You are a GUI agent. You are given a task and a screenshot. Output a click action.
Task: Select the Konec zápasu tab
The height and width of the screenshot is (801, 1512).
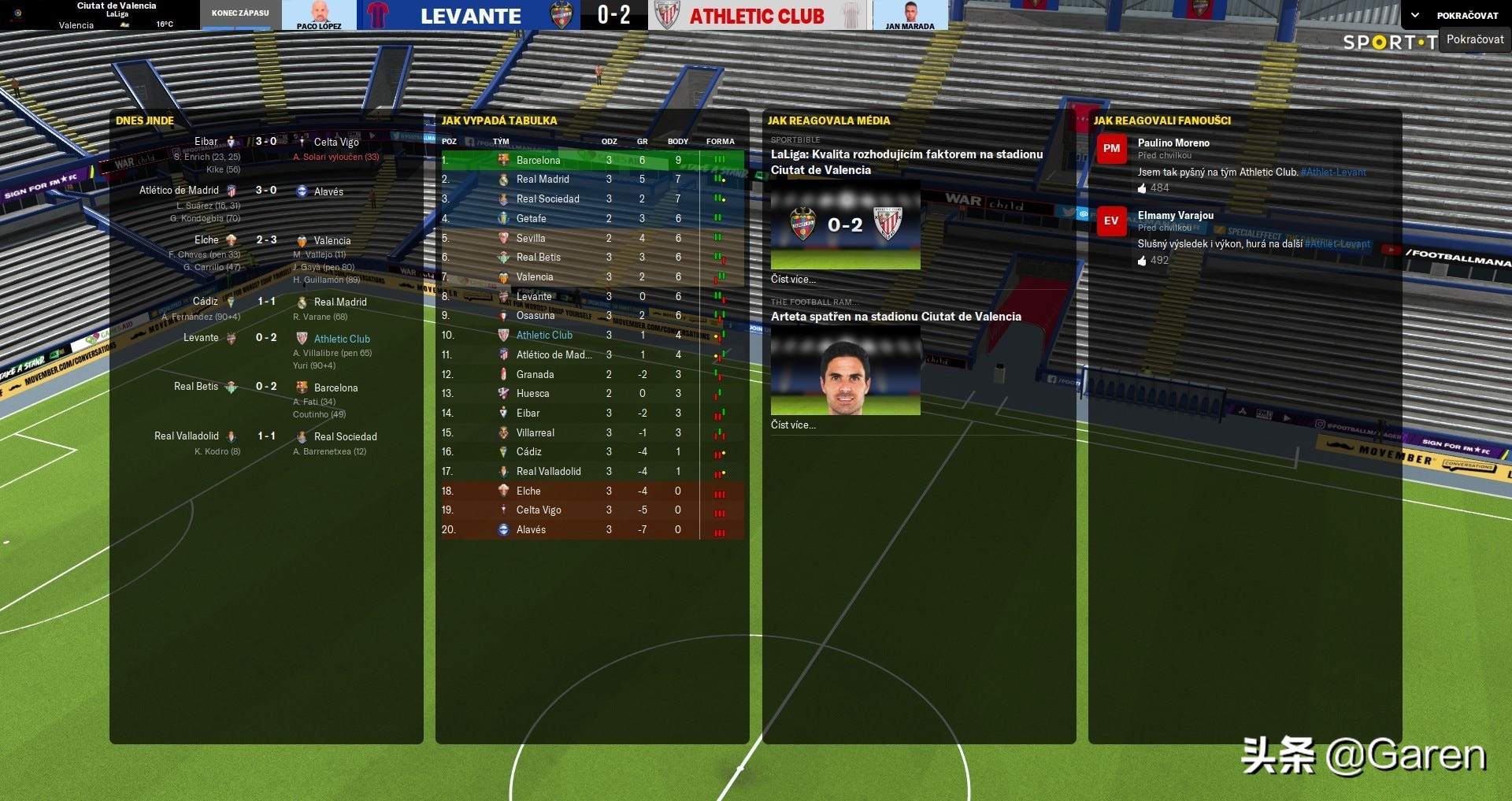[240, 13]
